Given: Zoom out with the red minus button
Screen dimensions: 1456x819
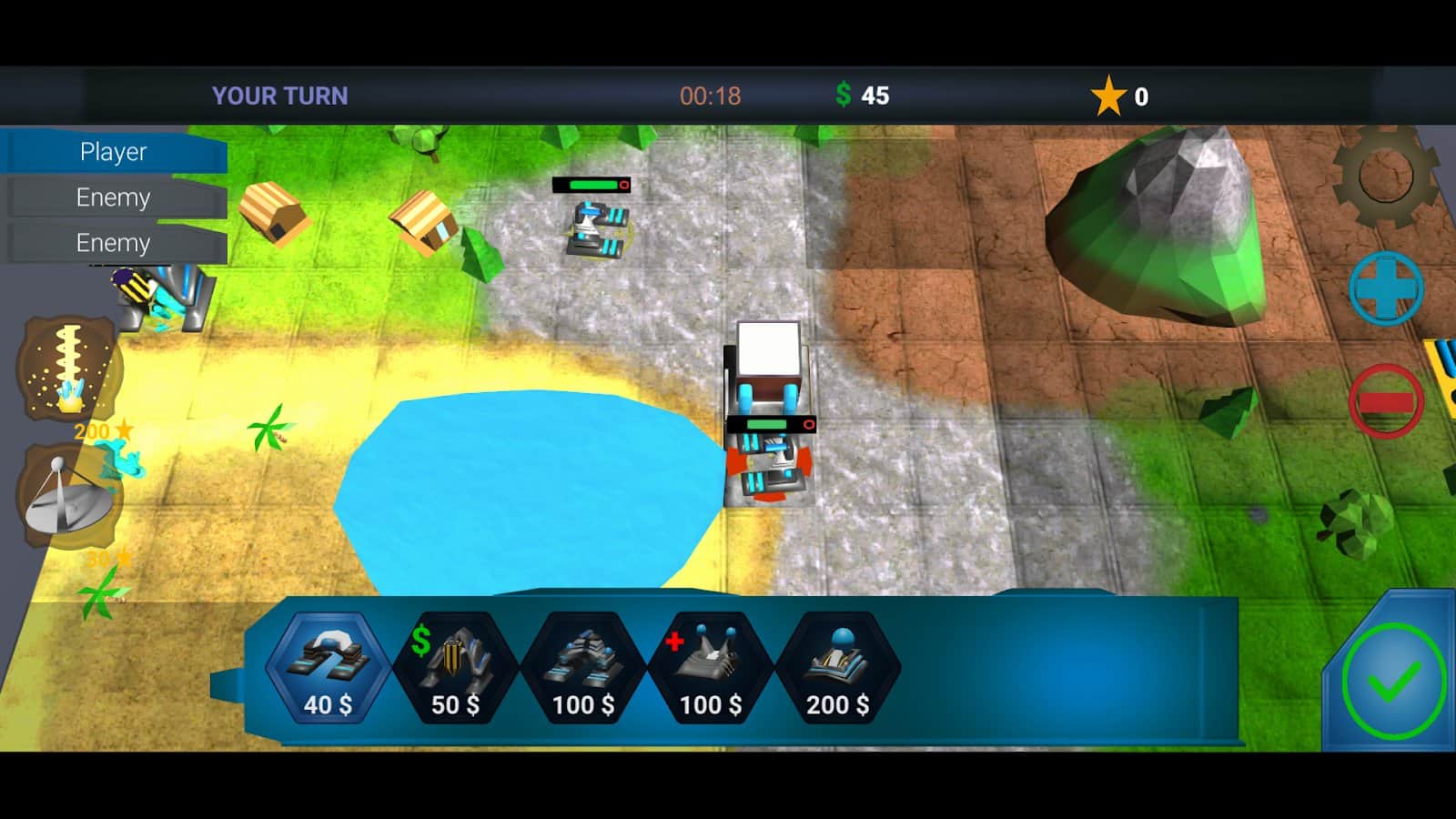Looking at the screenshot, I should 1385,401.
